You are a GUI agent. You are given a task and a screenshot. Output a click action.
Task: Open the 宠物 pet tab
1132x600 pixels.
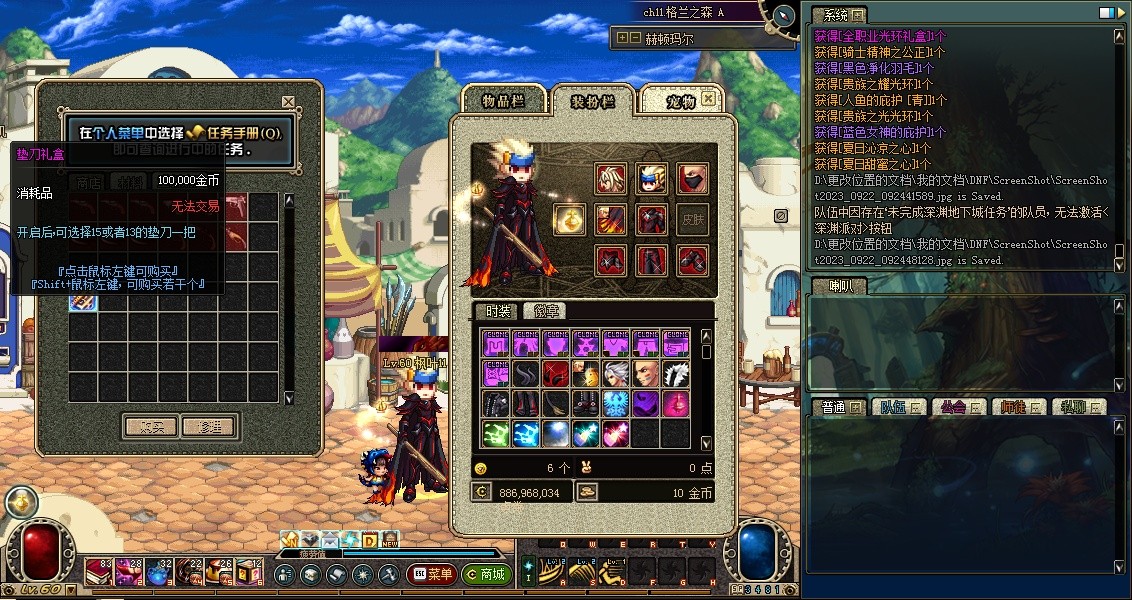pos(680,100)
